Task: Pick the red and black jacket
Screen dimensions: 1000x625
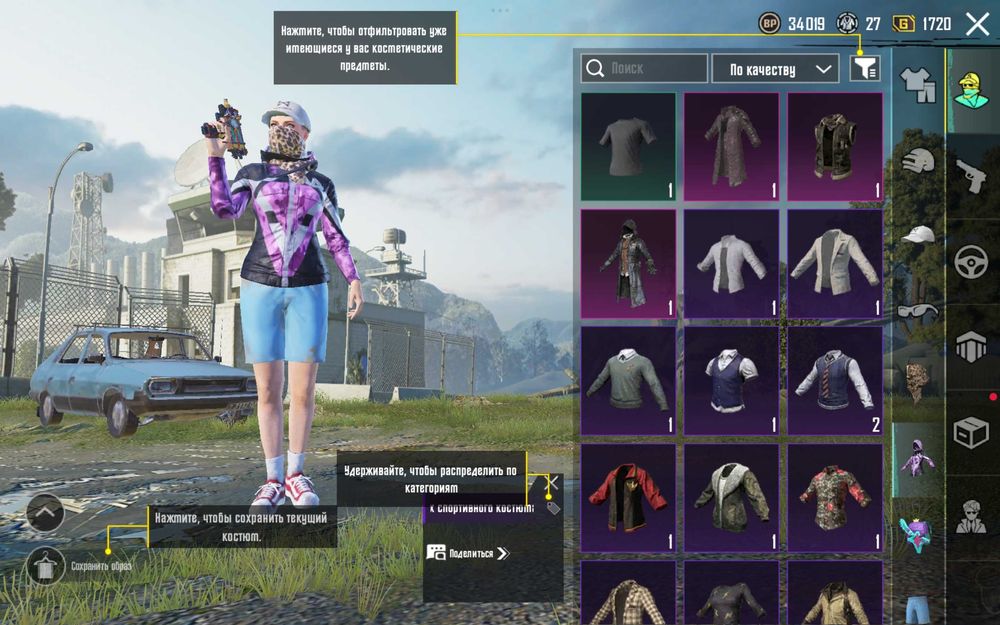Action: pos(628,497)
